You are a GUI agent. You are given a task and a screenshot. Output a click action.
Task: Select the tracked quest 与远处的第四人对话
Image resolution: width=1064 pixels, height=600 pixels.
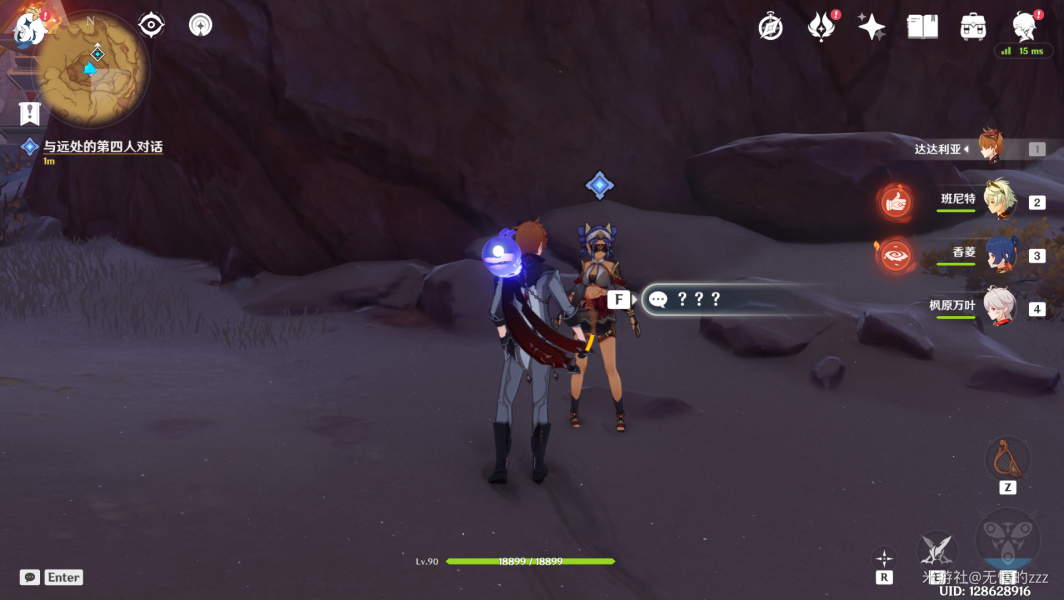[x=102, y=147]
